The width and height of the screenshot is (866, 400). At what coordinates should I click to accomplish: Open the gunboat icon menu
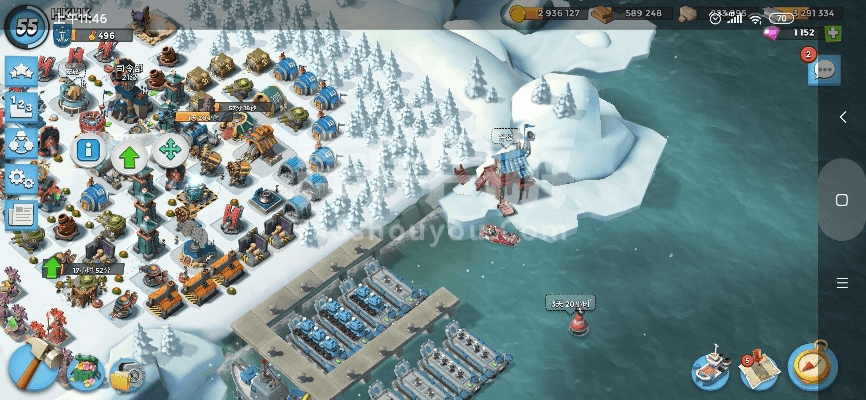tap(710, 369)
